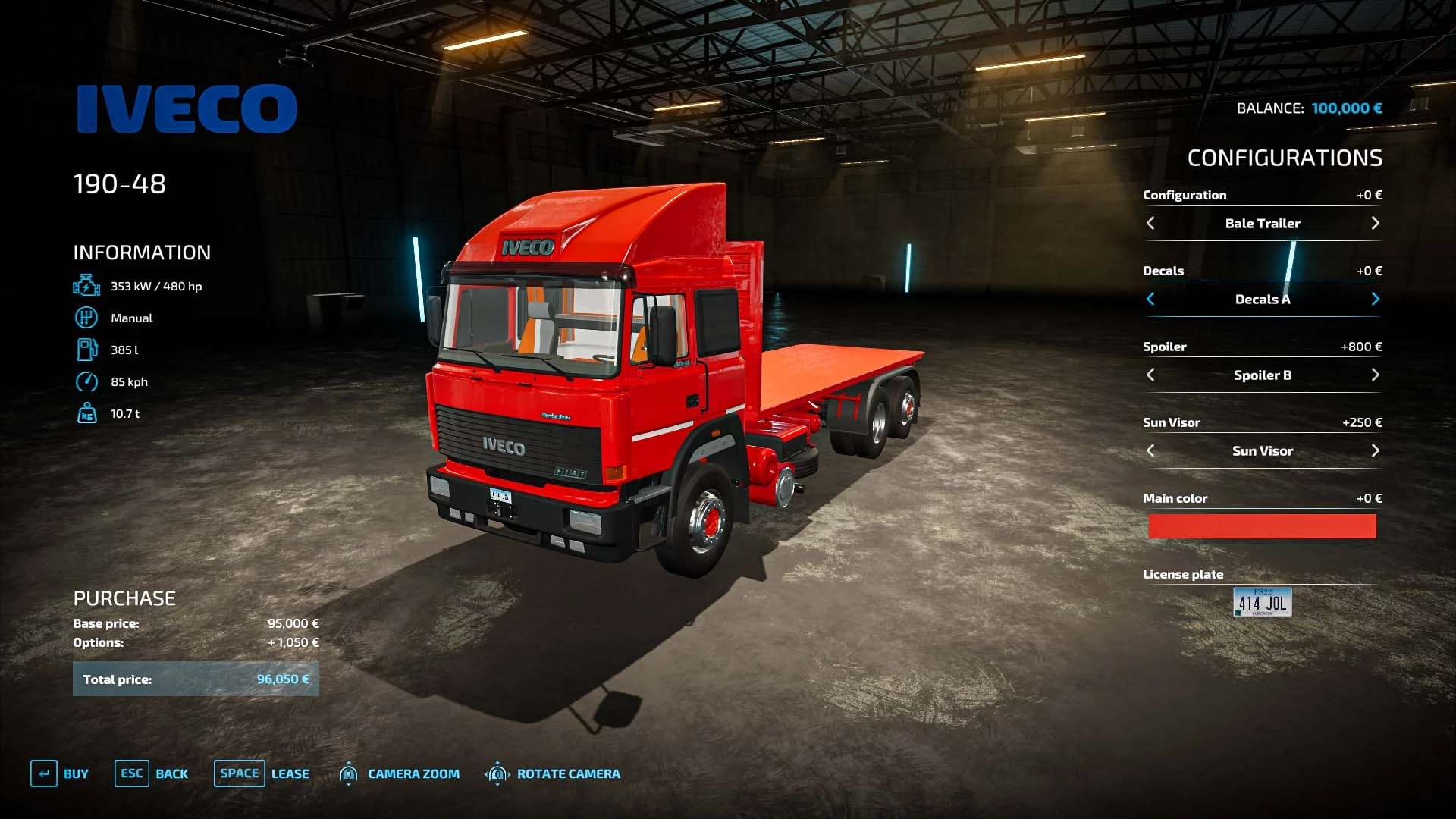Click the weight icon beside 10.7 t
Image resolution: width=1456 pixels, height=819 pixels.
(x=86, y=413)
